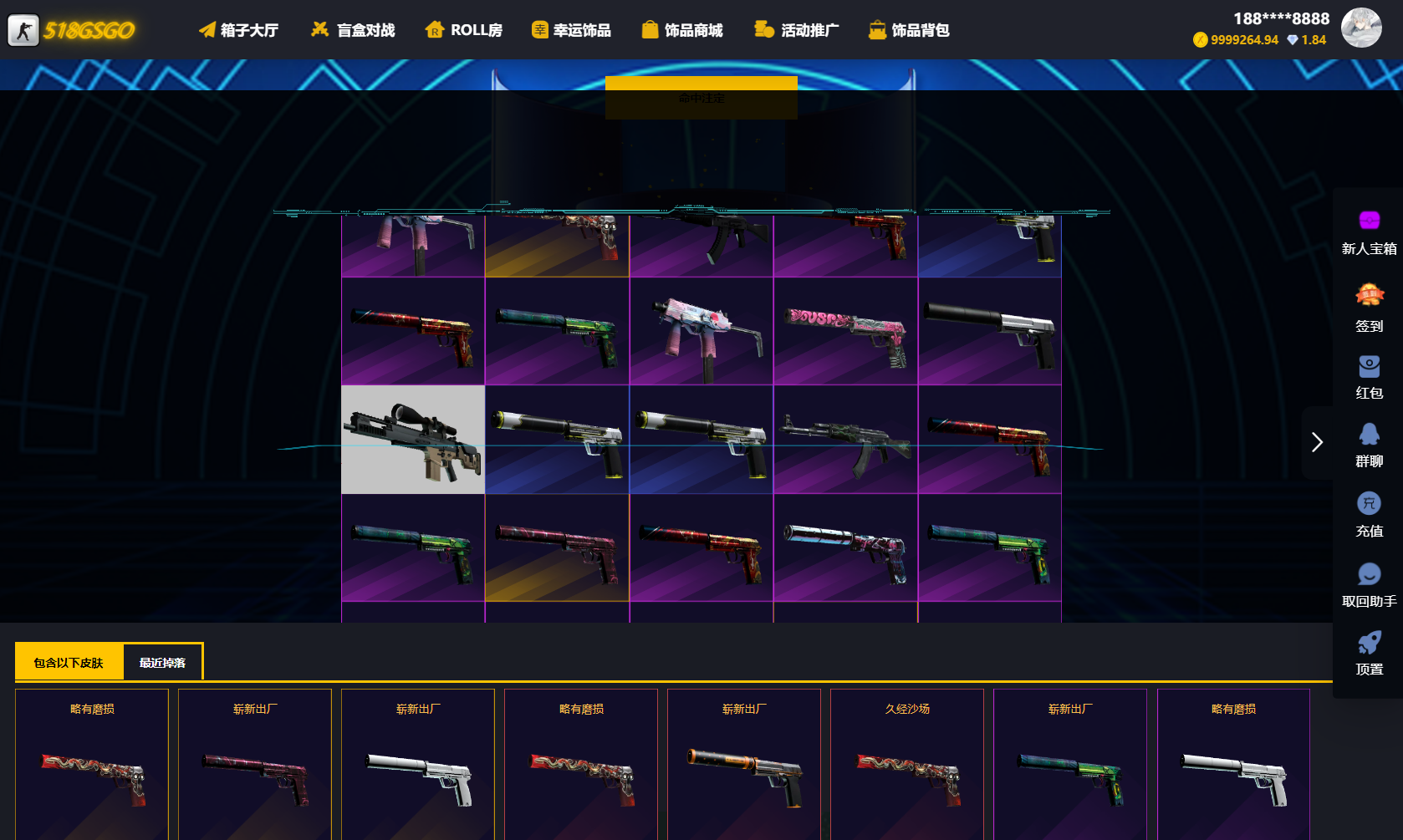The width and height of the screenshot is (1403, 840).
Task: Select the 包含以下皮肤 tab
Action: click(x=68, y=661)
